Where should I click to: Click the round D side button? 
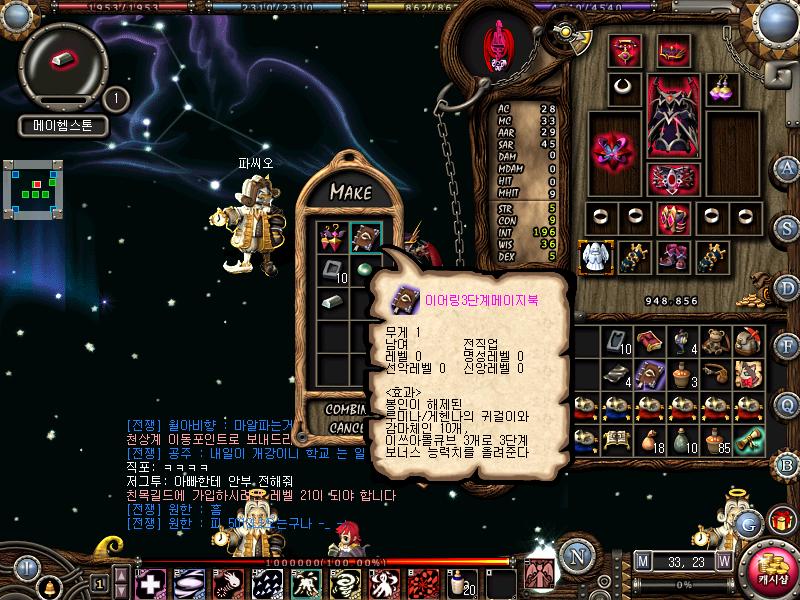(x=787, y=287)
